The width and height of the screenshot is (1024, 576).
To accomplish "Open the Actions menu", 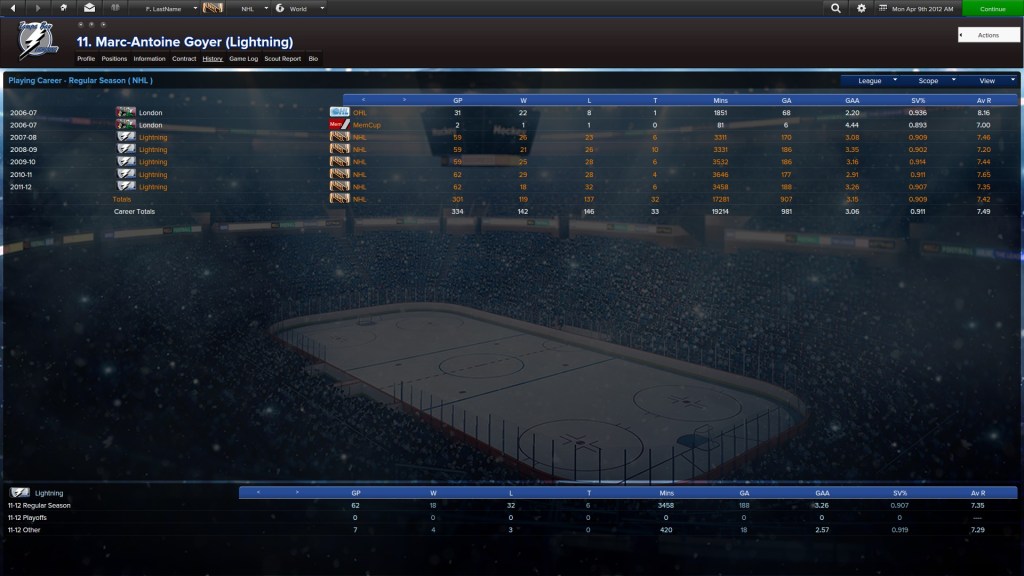I will click(988, 35).
